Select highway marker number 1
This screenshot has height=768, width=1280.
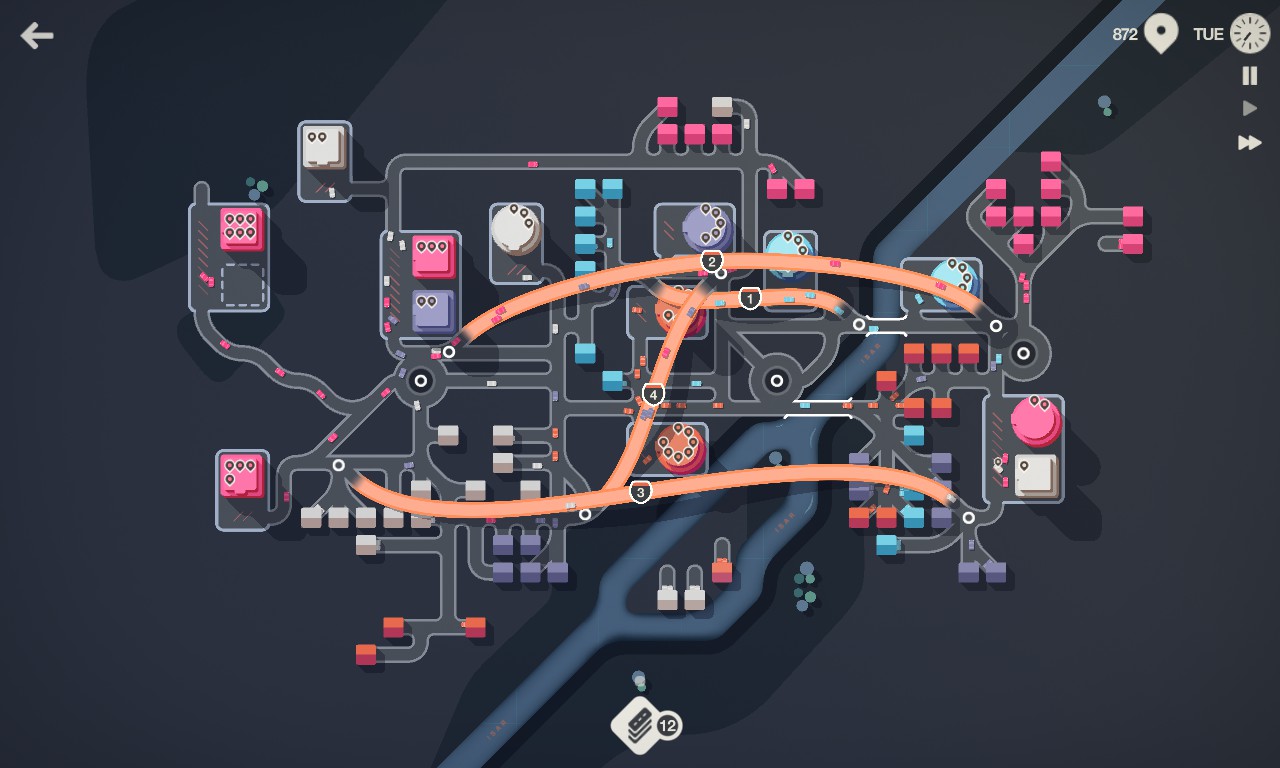[750, 298]
